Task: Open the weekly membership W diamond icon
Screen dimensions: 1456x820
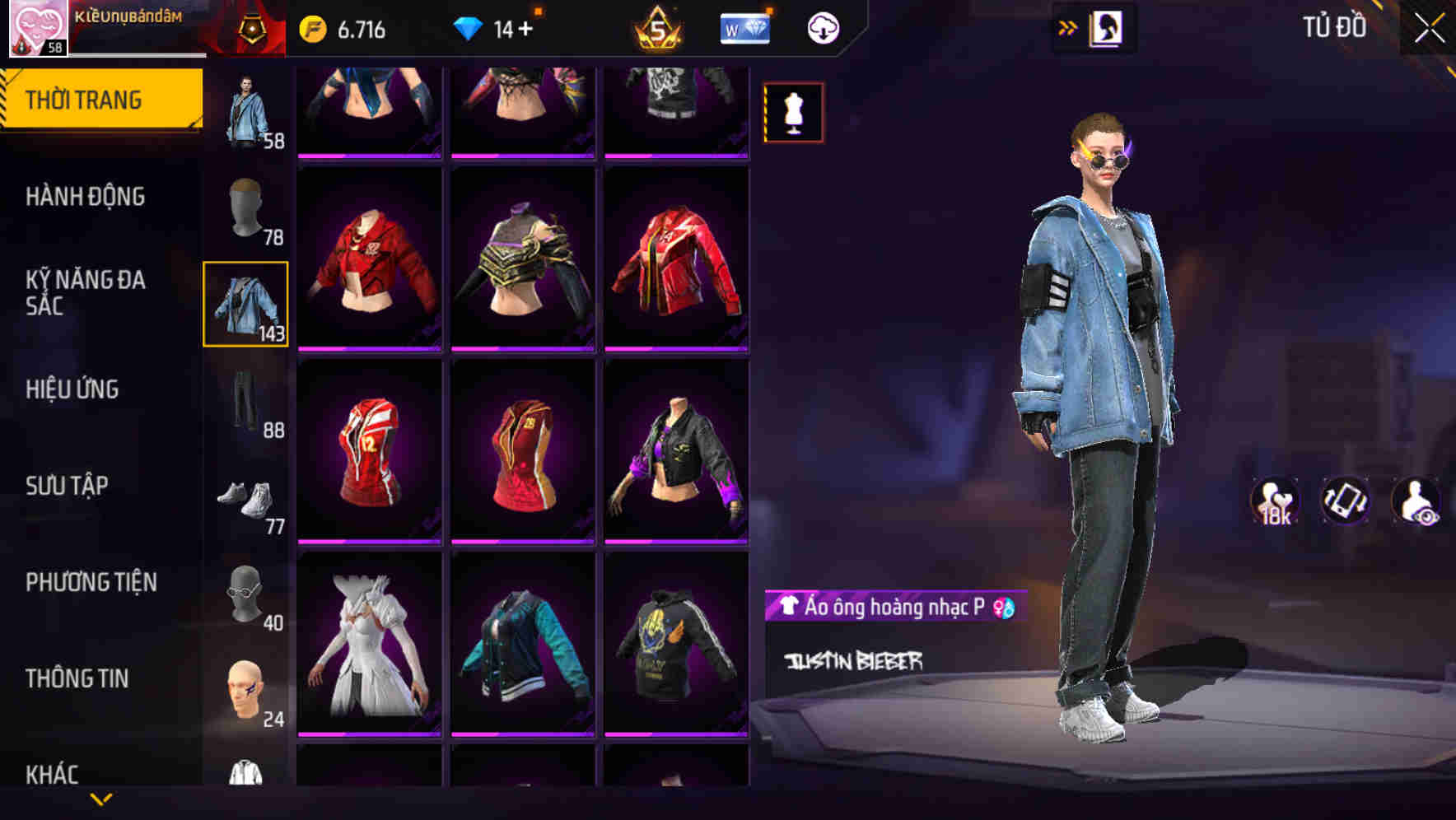Action: pos(744,26)
